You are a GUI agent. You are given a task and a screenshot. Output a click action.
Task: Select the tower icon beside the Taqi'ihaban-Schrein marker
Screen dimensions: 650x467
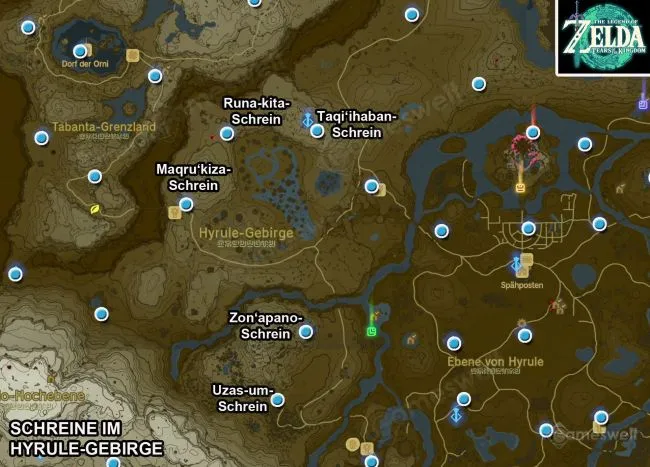(306, 120)
